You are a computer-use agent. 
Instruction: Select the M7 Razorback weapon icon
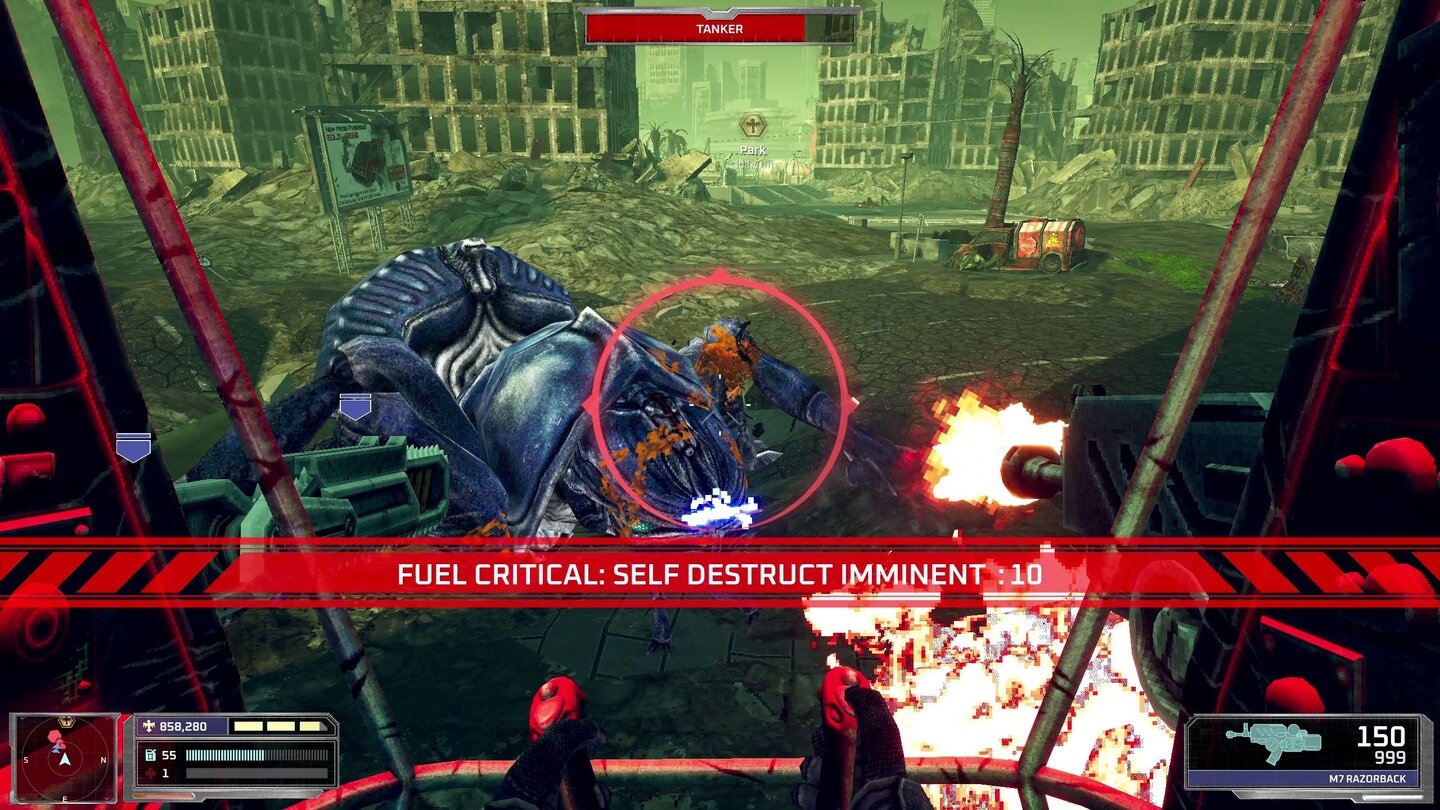[x=1274, y=743]
